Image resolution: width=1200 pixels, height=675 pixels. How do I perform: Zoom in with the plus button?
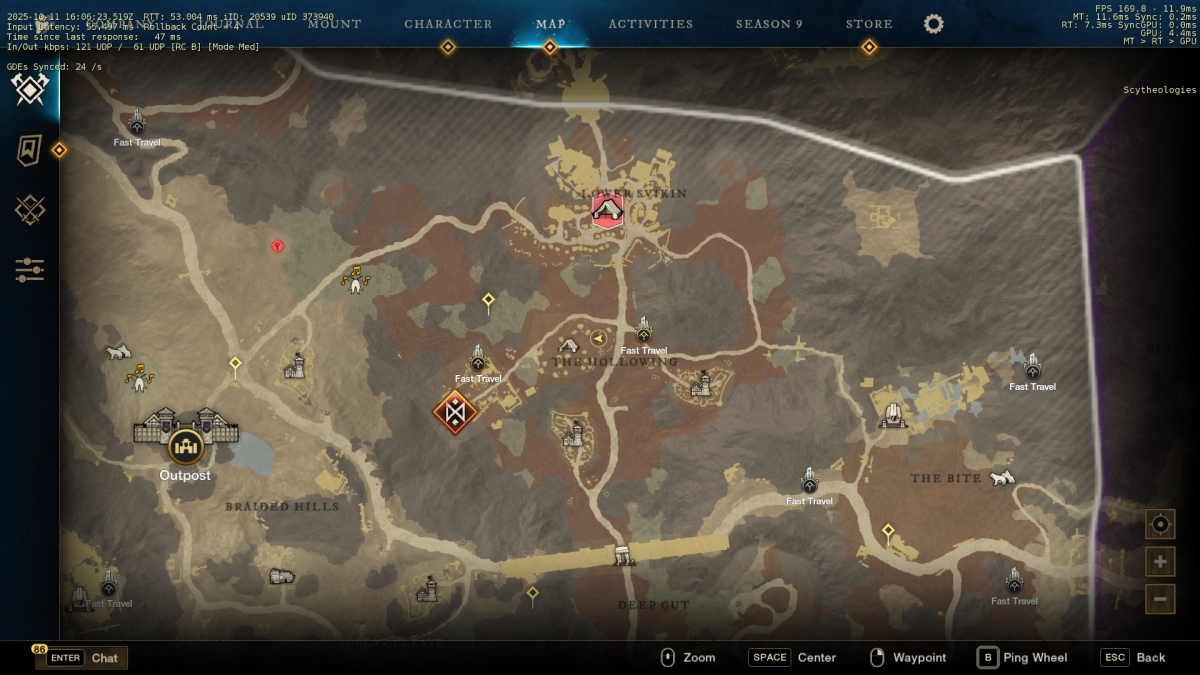click(x=1160, y=561)
